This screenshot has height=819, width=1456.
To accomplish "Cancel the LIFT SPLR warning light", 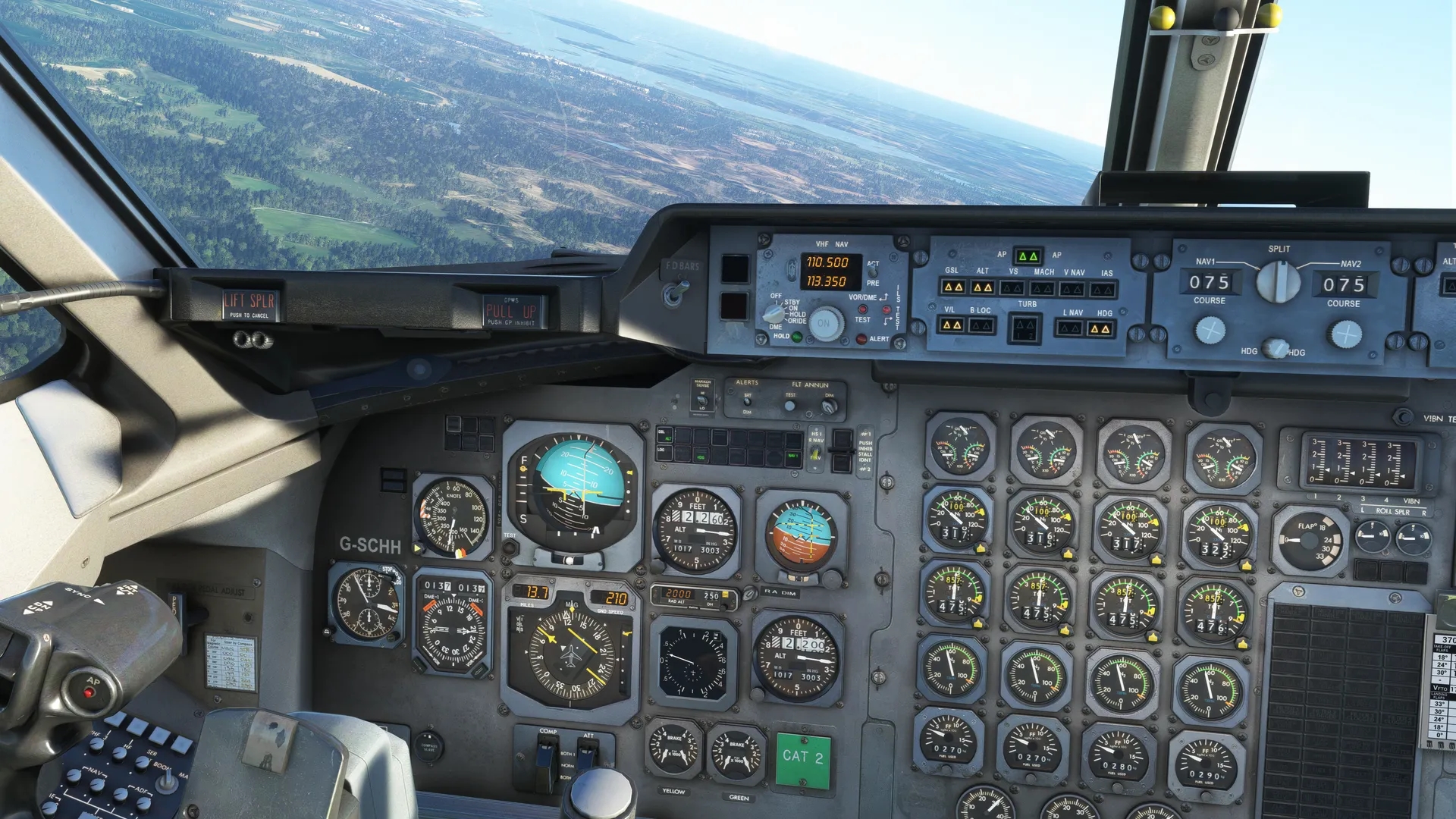I will (249, 304).
